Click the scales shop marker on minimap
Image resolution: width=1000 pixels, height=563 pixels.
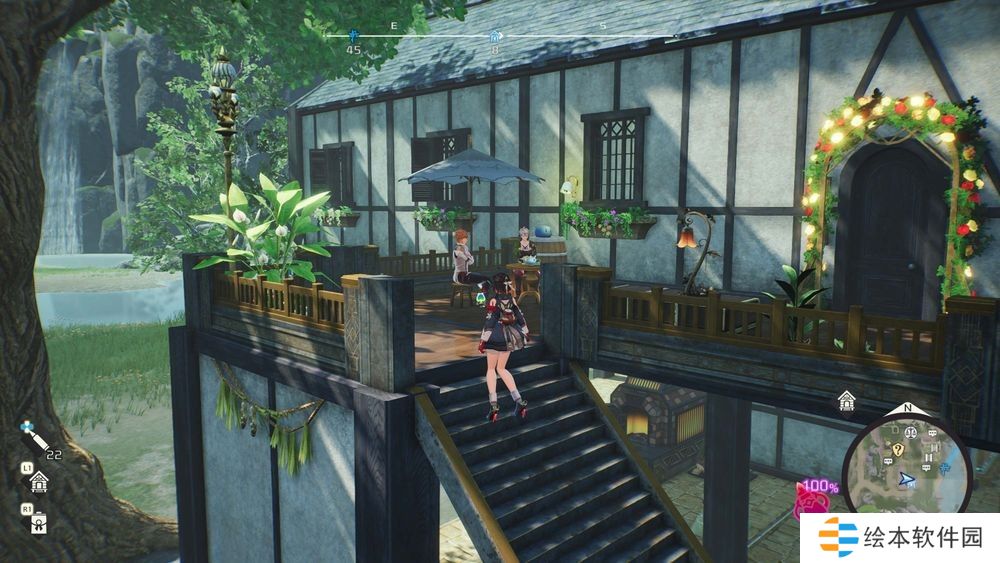pyautogui.click(x=911, y=433)
